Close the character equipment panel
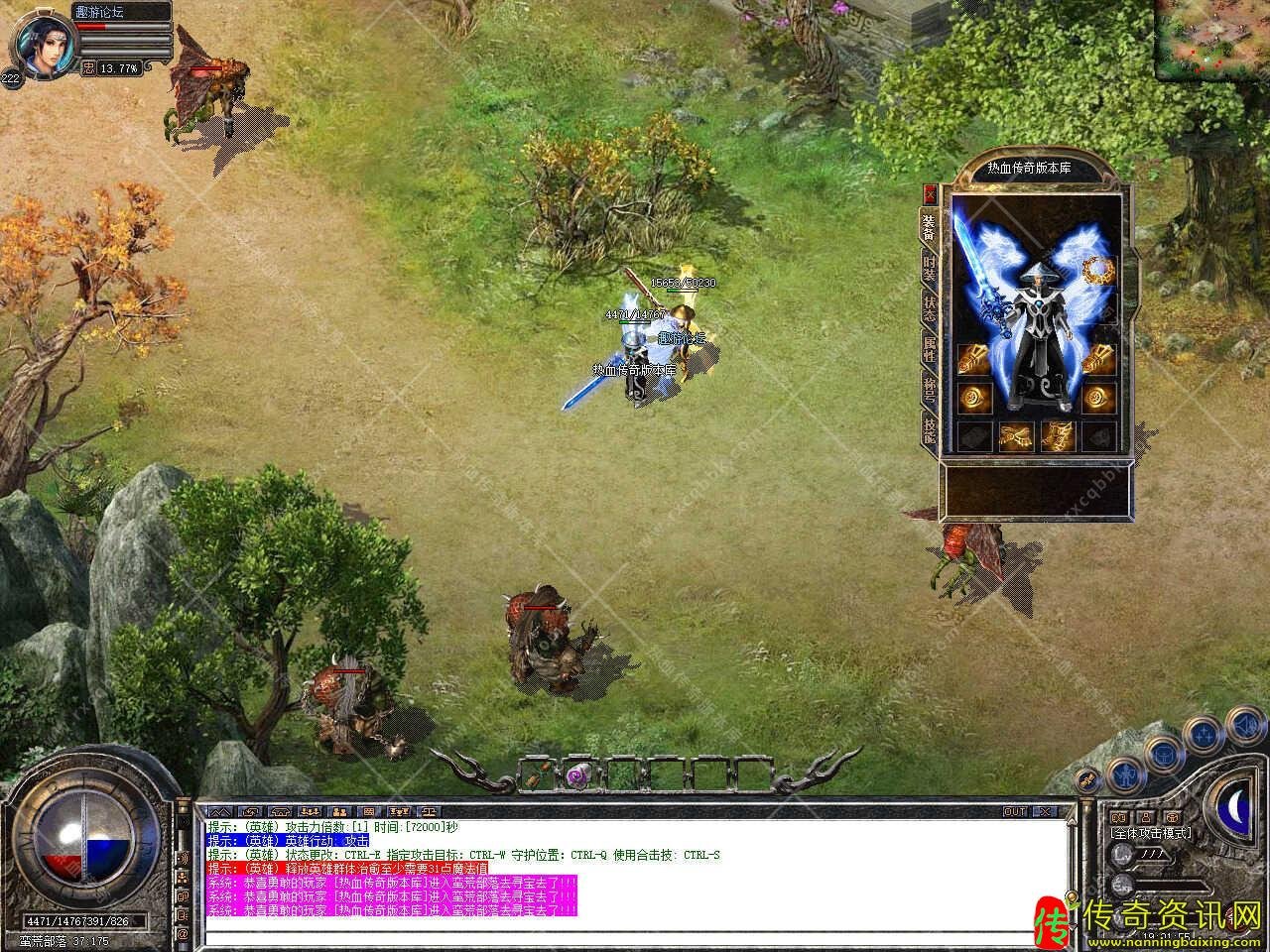 [x=930, y=193]
